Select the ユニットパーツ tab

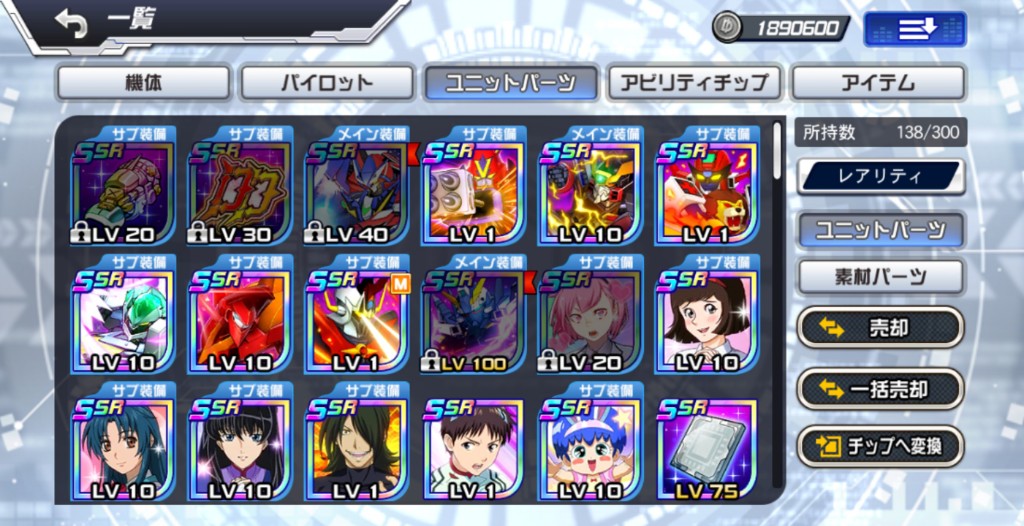click(x=511, y=83)
